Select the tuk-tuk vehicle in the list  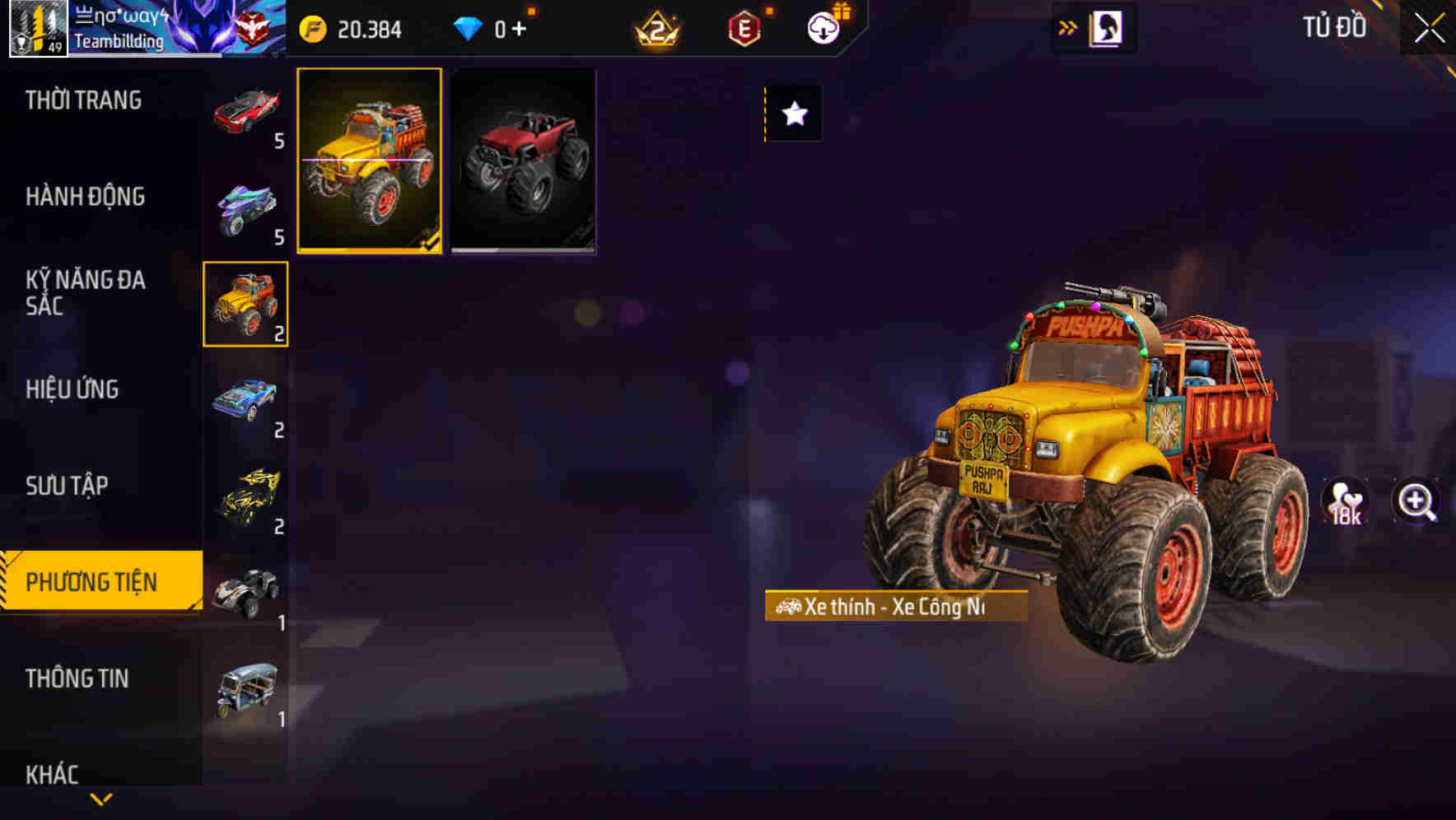(246, 690)
